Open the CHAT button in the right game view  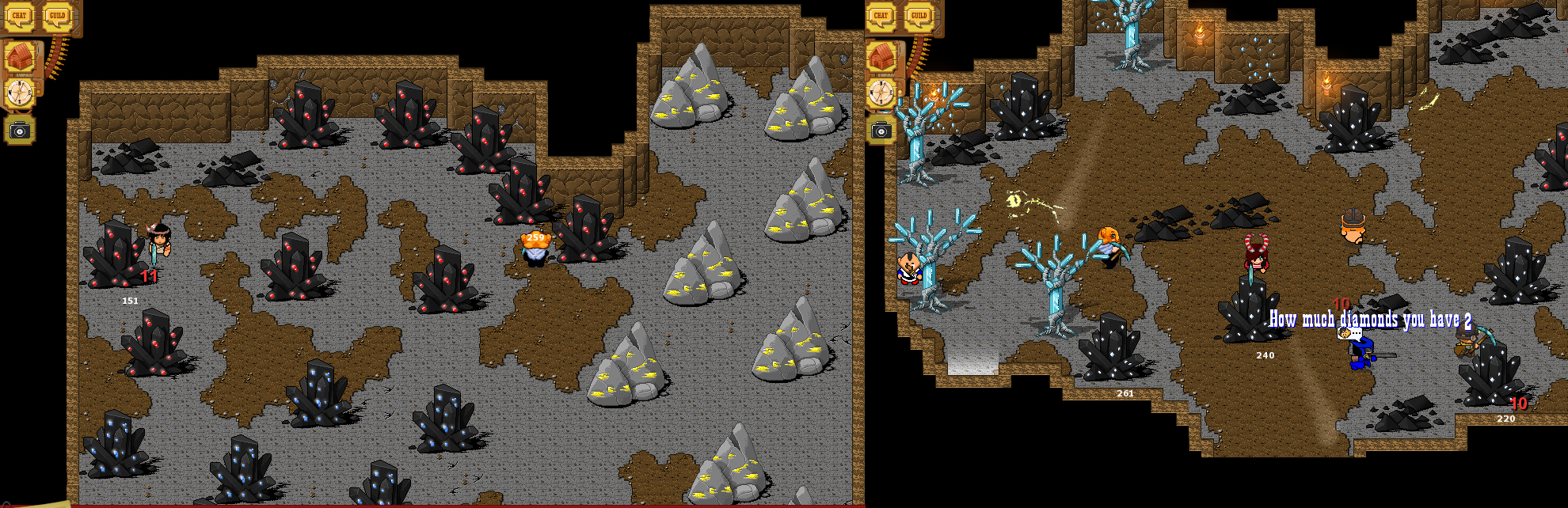[881, 16]
